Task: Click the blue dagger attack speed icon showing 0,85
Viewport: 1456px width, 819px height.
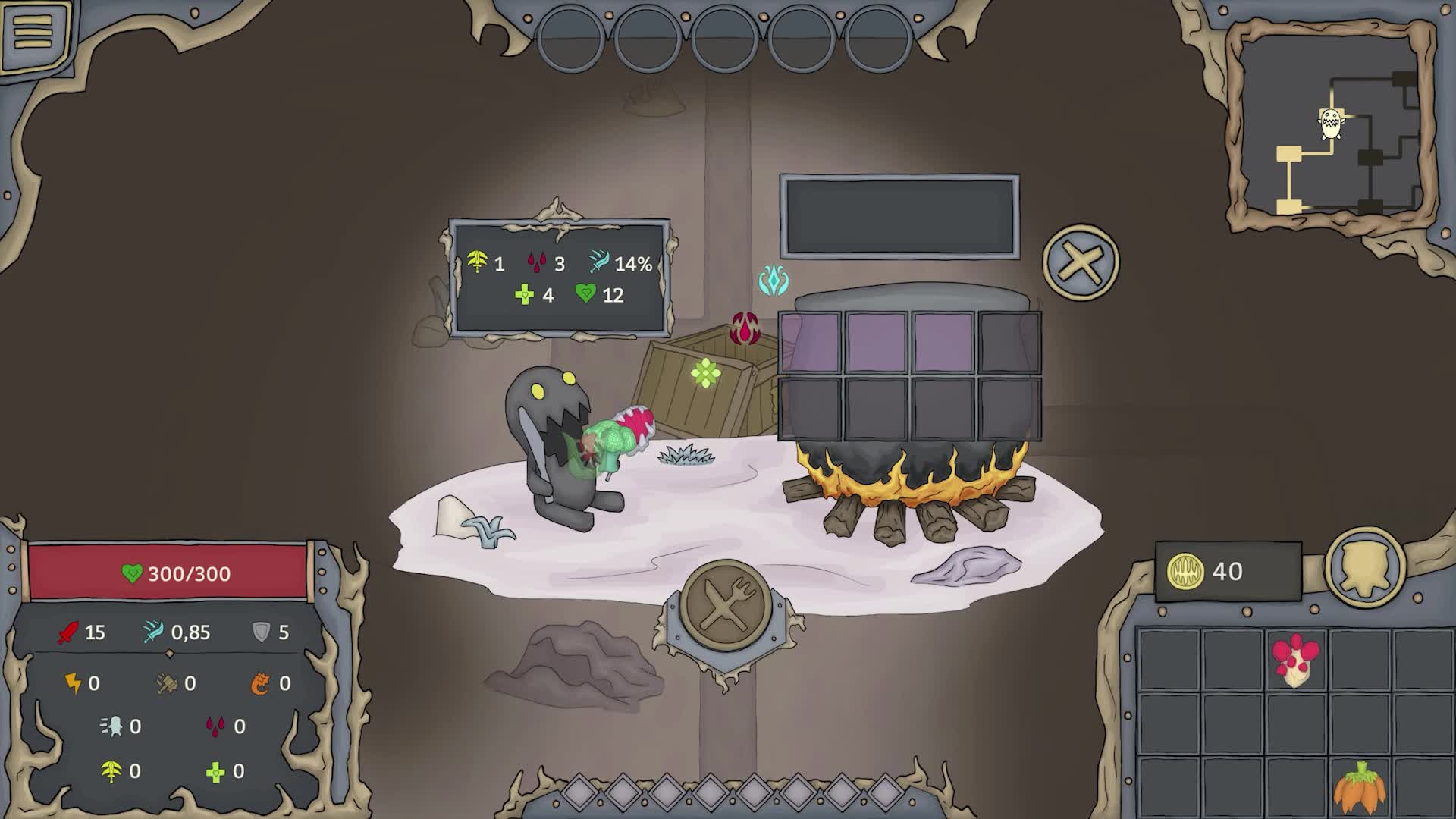Action: tap(152, 632)
